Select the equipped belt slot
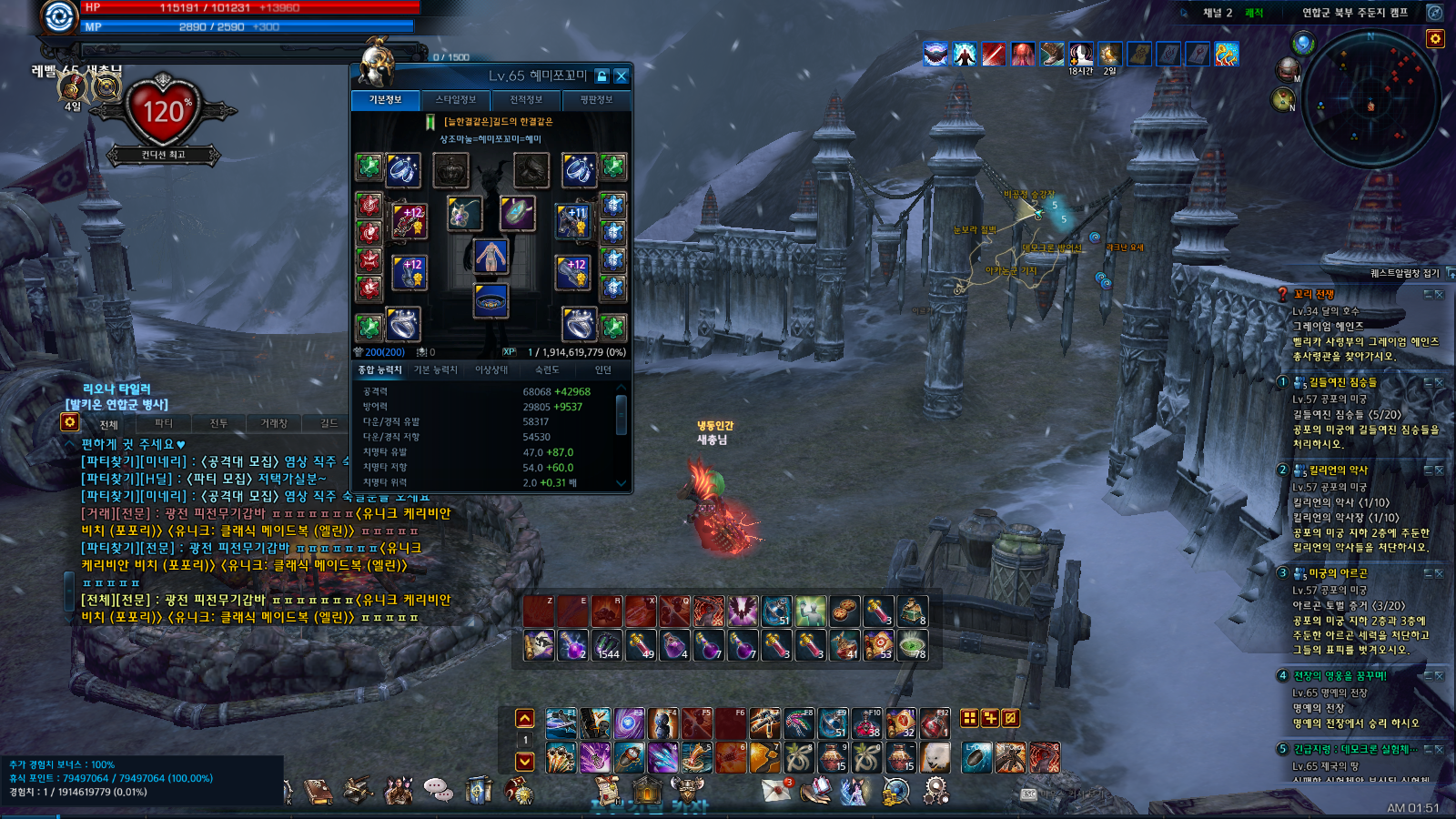Image resolution: width=1456 pixels, height=819 pixels. point(490,301)
